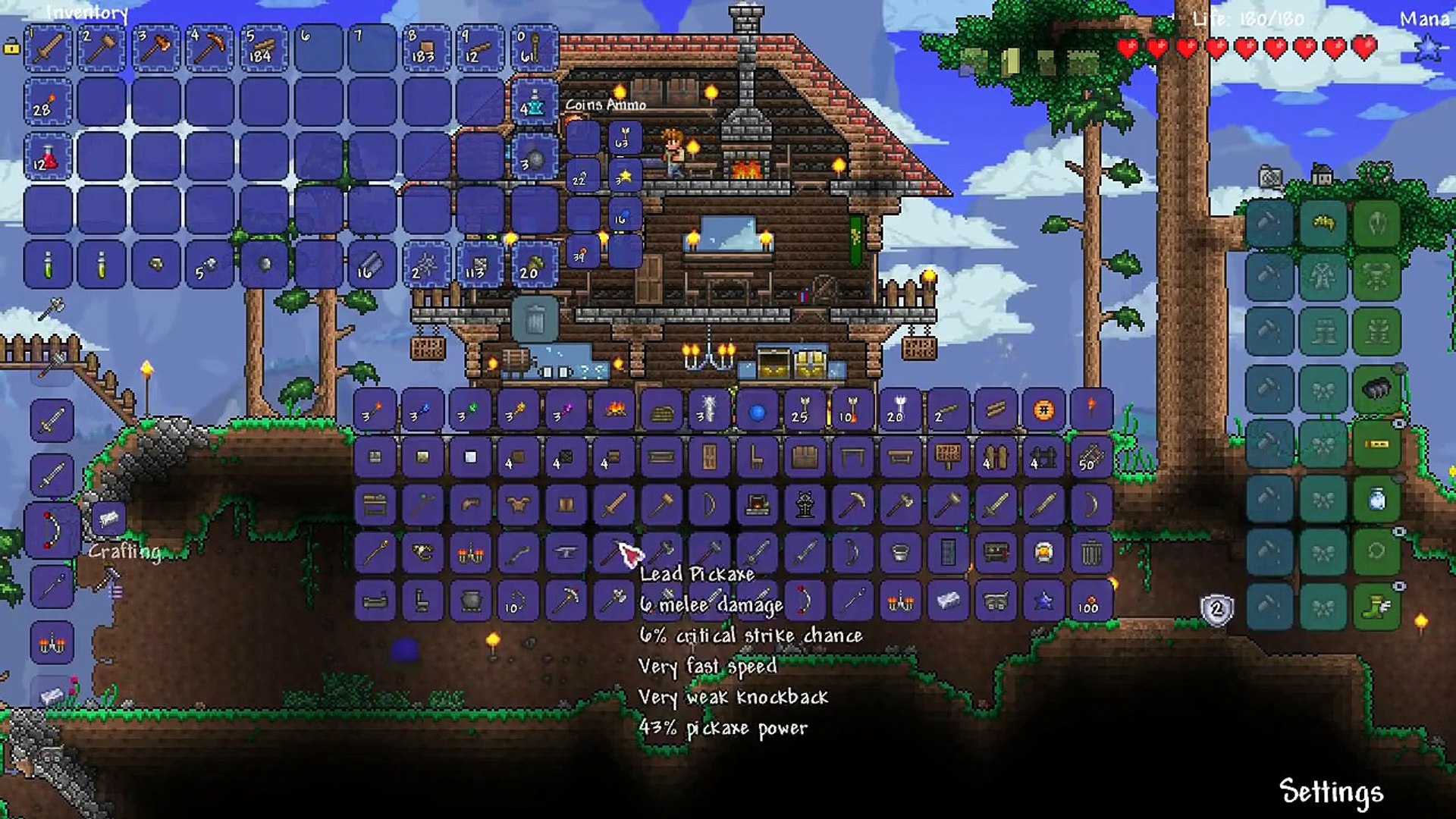This screenshot has width=1456, height=819.
Task: Toggle the hotbar lock icon
Action: pos(11,48)
